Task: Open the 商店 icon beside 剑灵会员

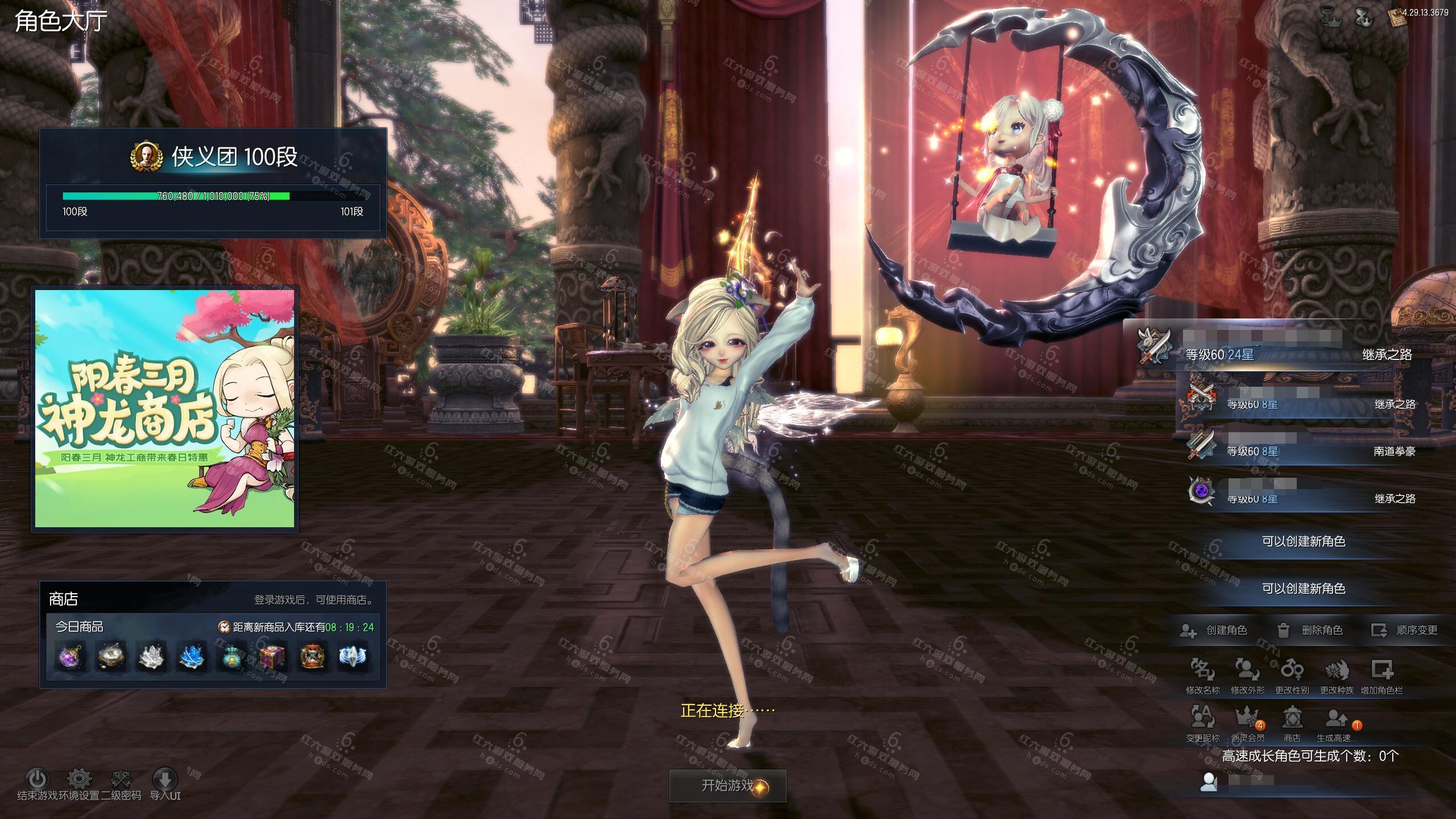Action: (1292, 719)
